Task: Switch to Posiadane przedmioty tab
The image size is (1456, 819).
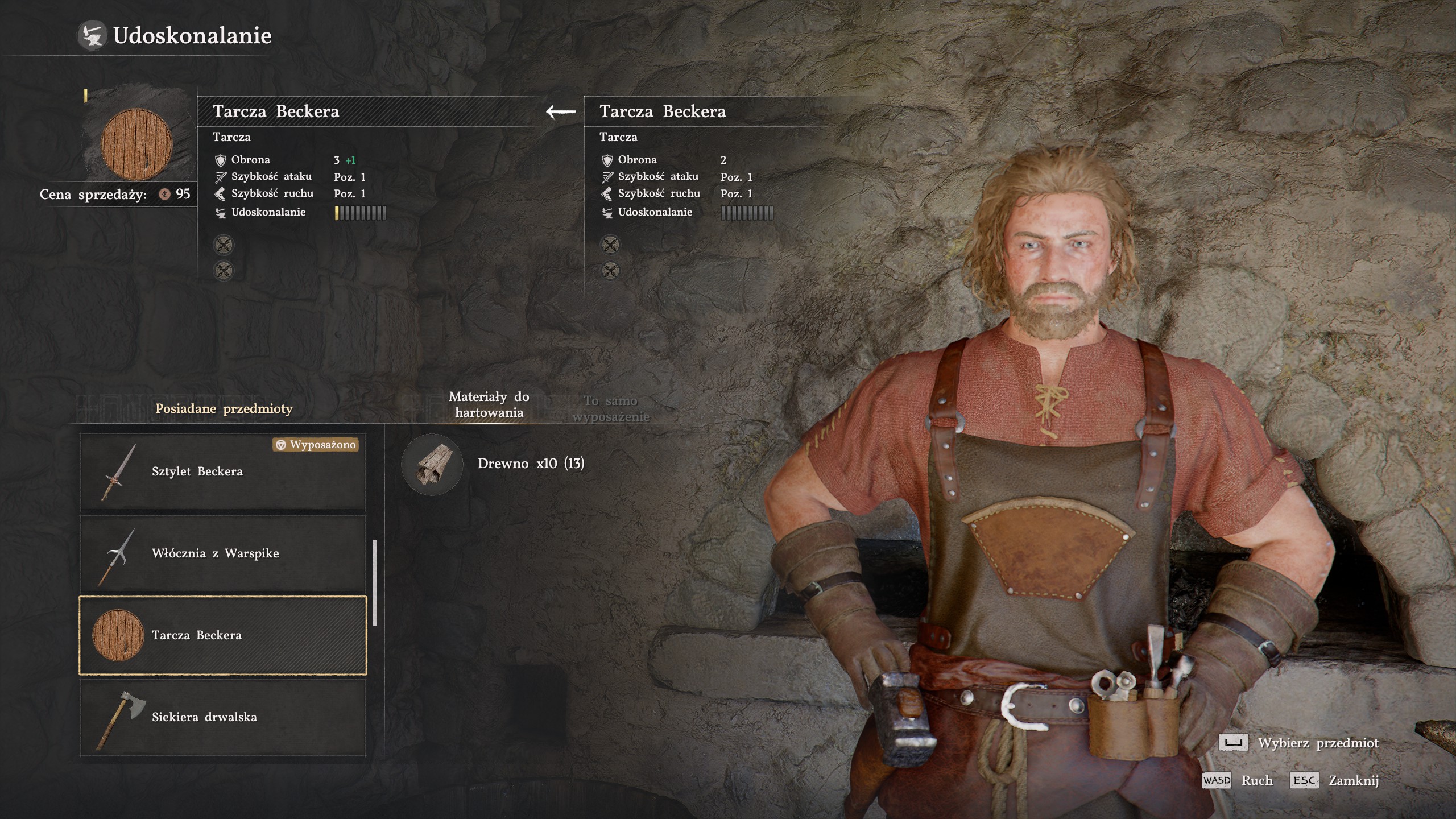Action: 224,408
